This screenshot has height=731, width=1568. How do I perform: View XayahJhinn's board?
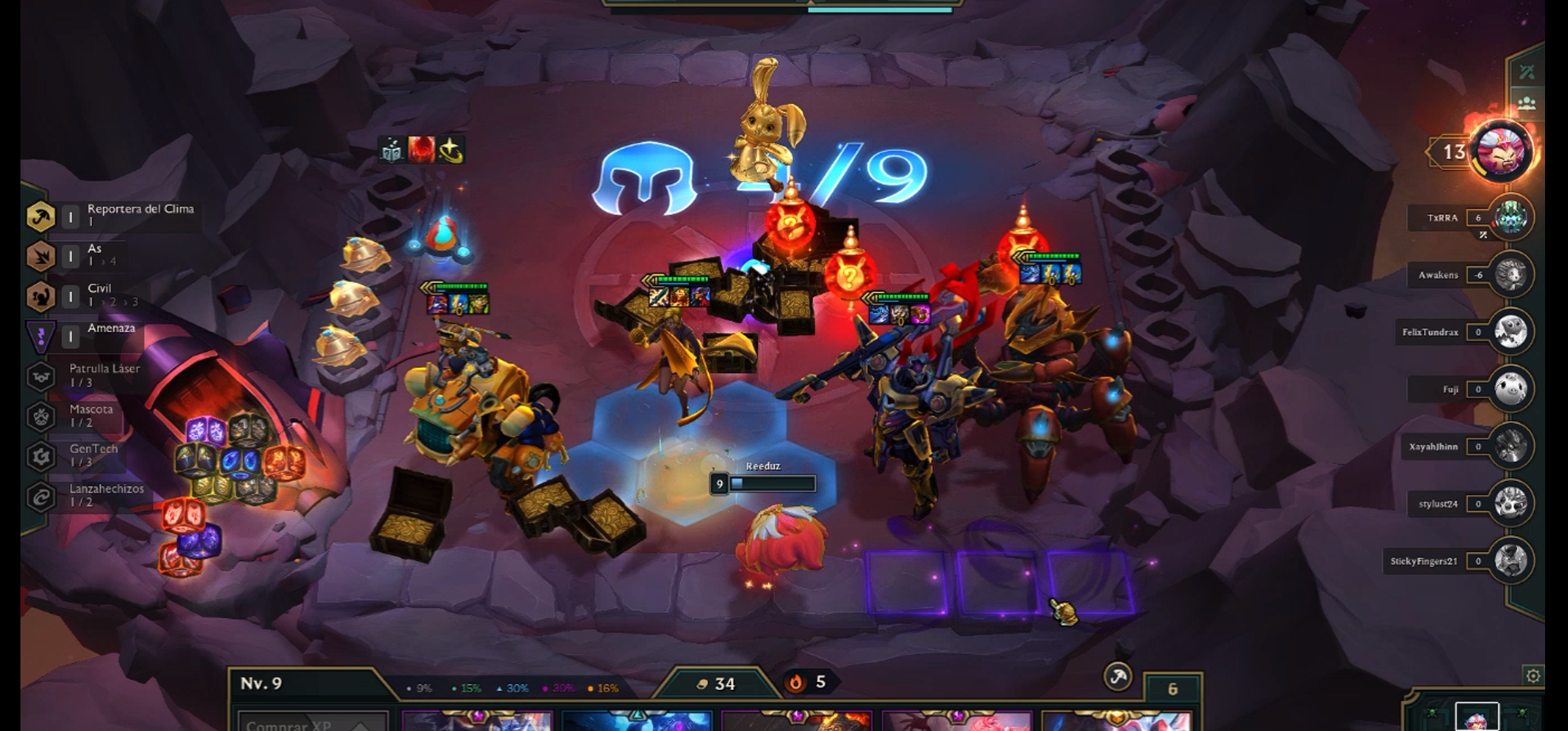point(1509,446)
